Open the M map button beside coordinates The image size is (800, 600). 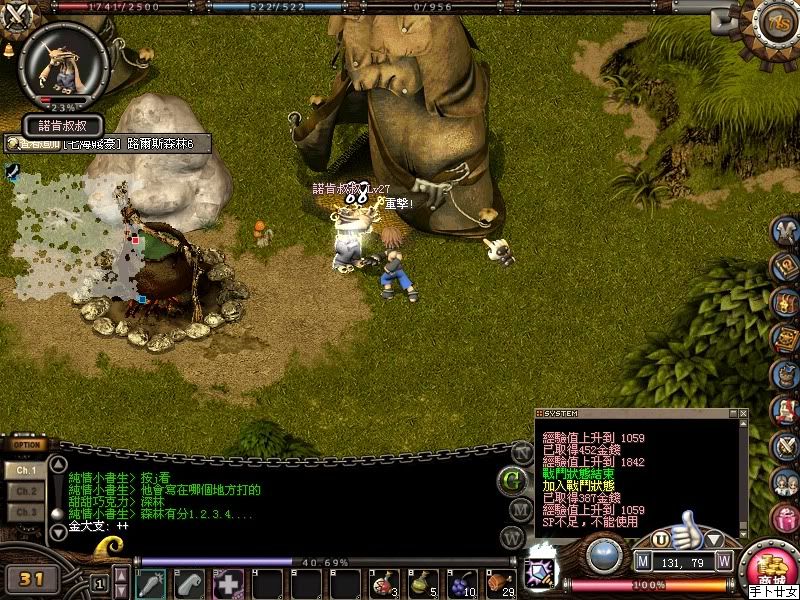(643, 560)
